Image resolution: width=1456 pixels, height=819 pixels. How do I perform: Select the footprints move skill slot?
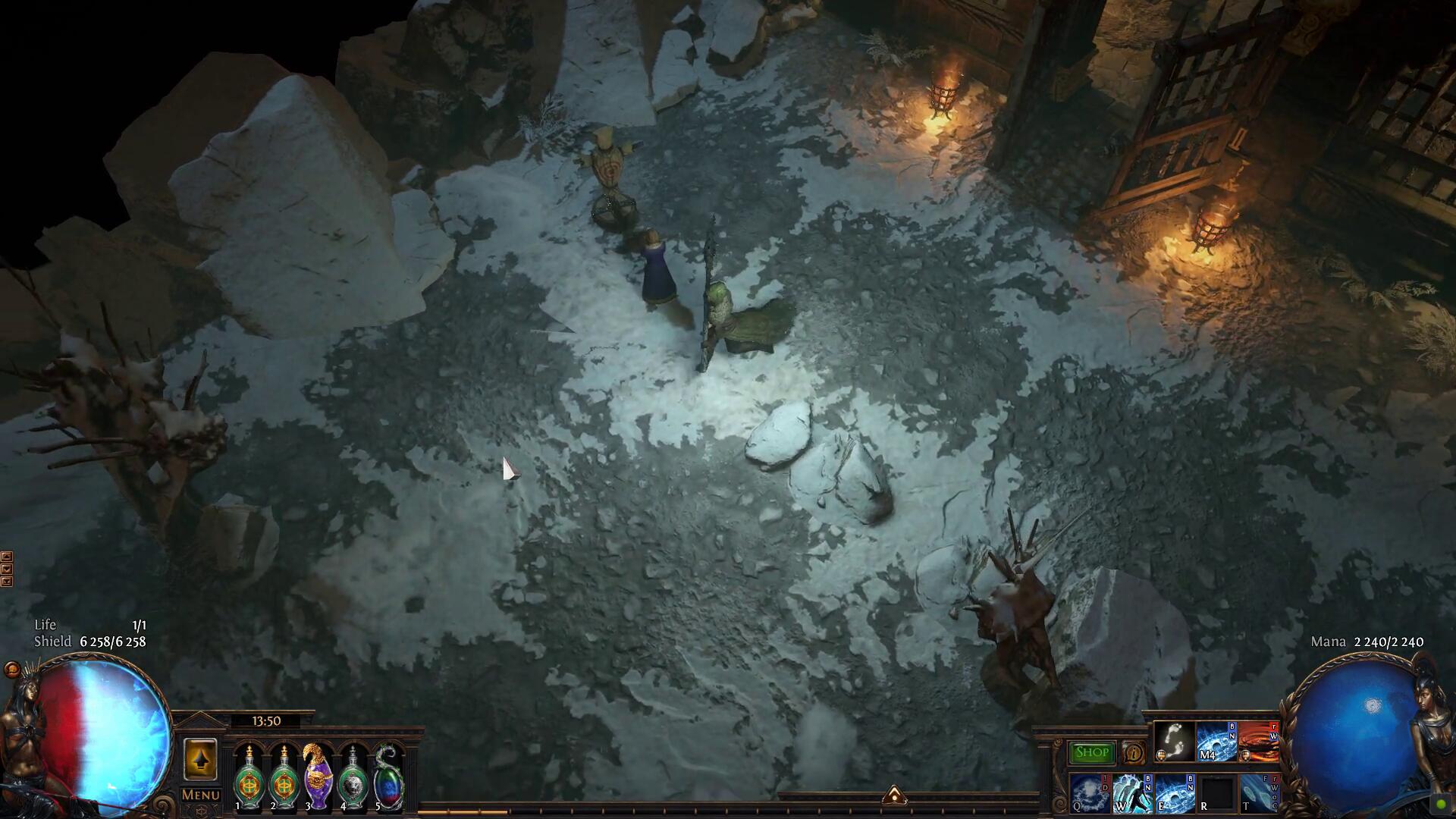(1174, 741)
